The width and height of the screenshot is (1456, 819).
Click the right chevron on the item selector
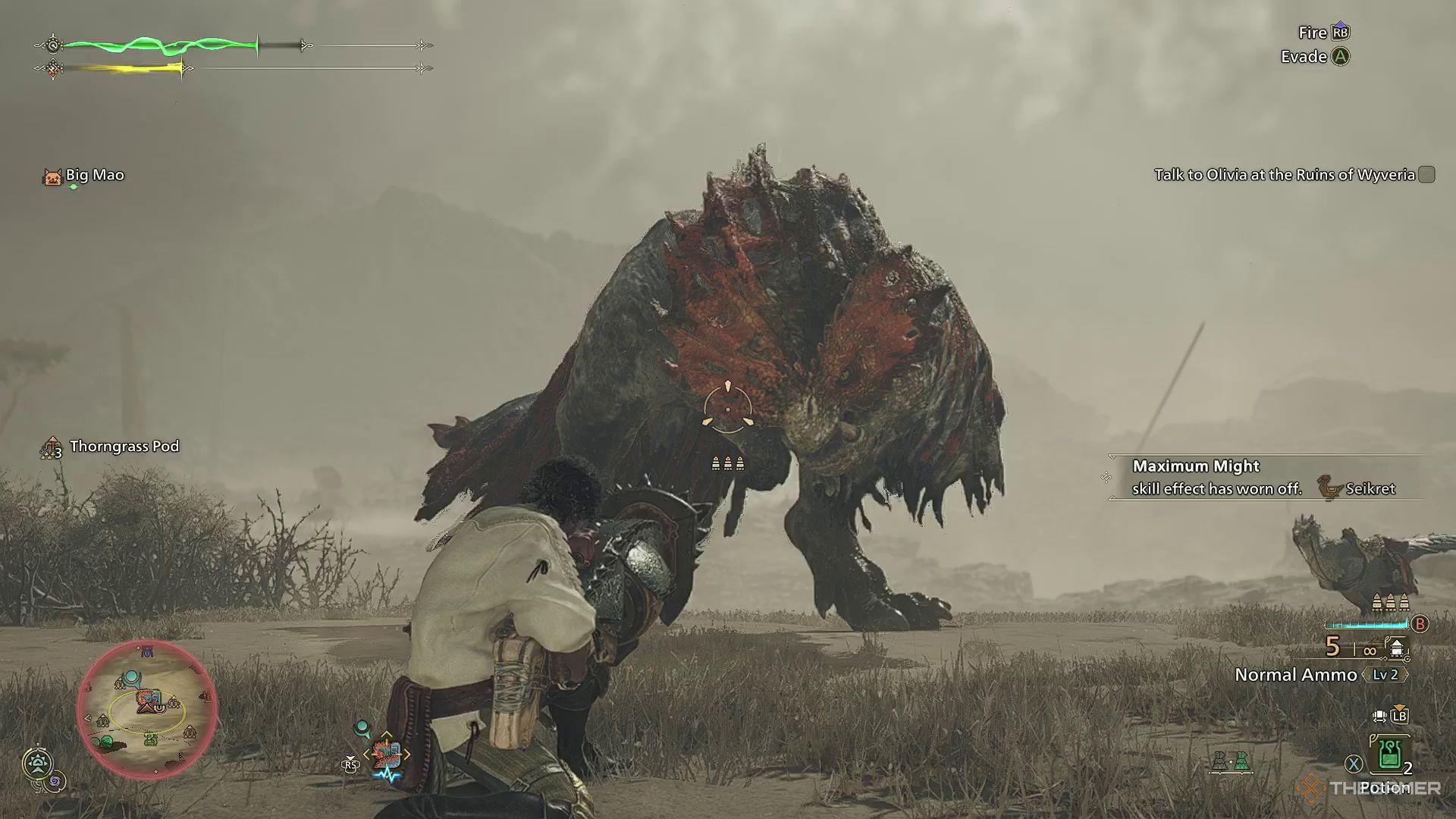click(x=406, y=754)
